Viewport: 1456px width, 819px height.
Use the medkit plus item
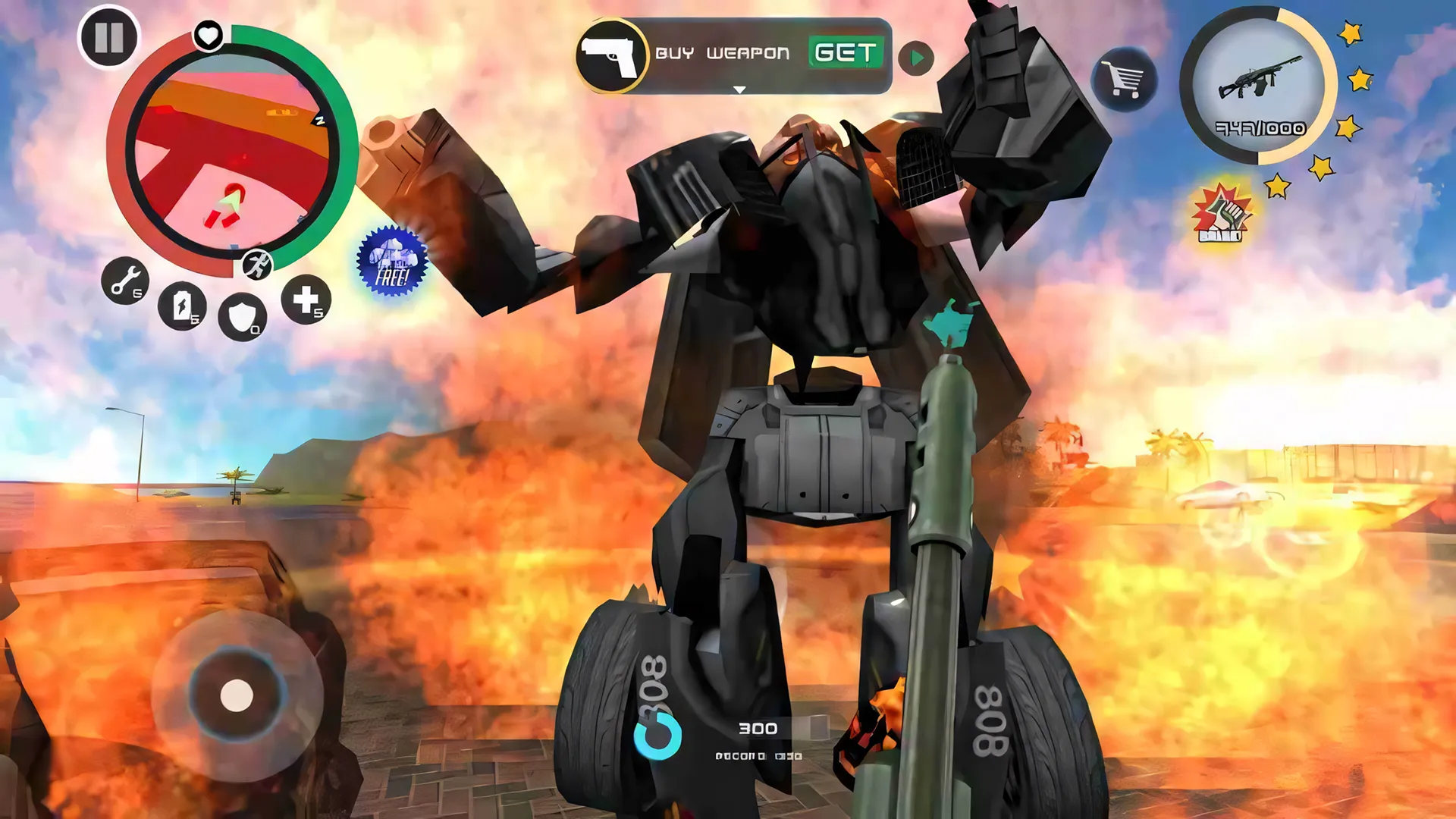point(306,300)
